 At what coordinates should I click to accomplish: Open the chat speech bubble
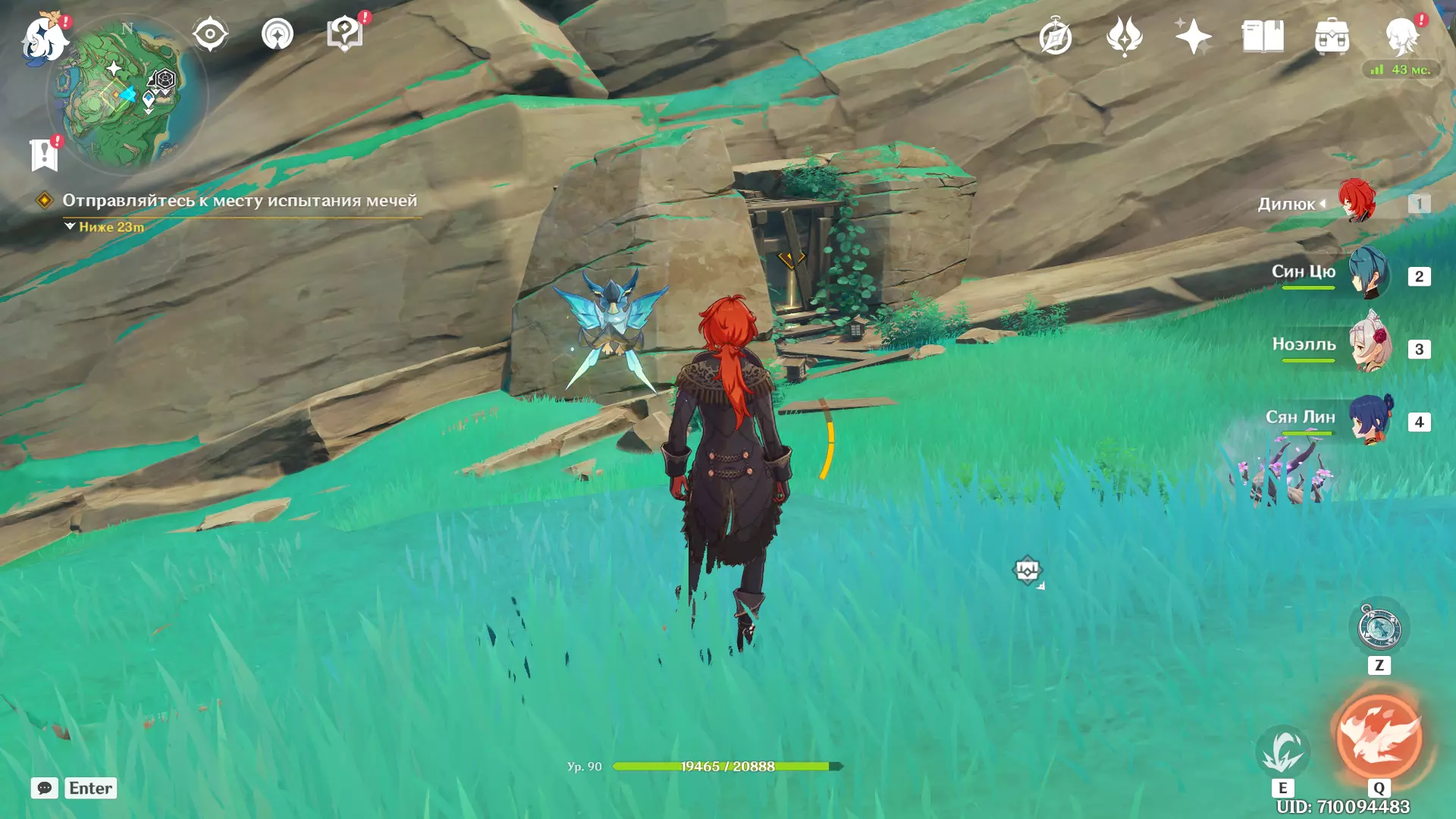pos(45,788)
